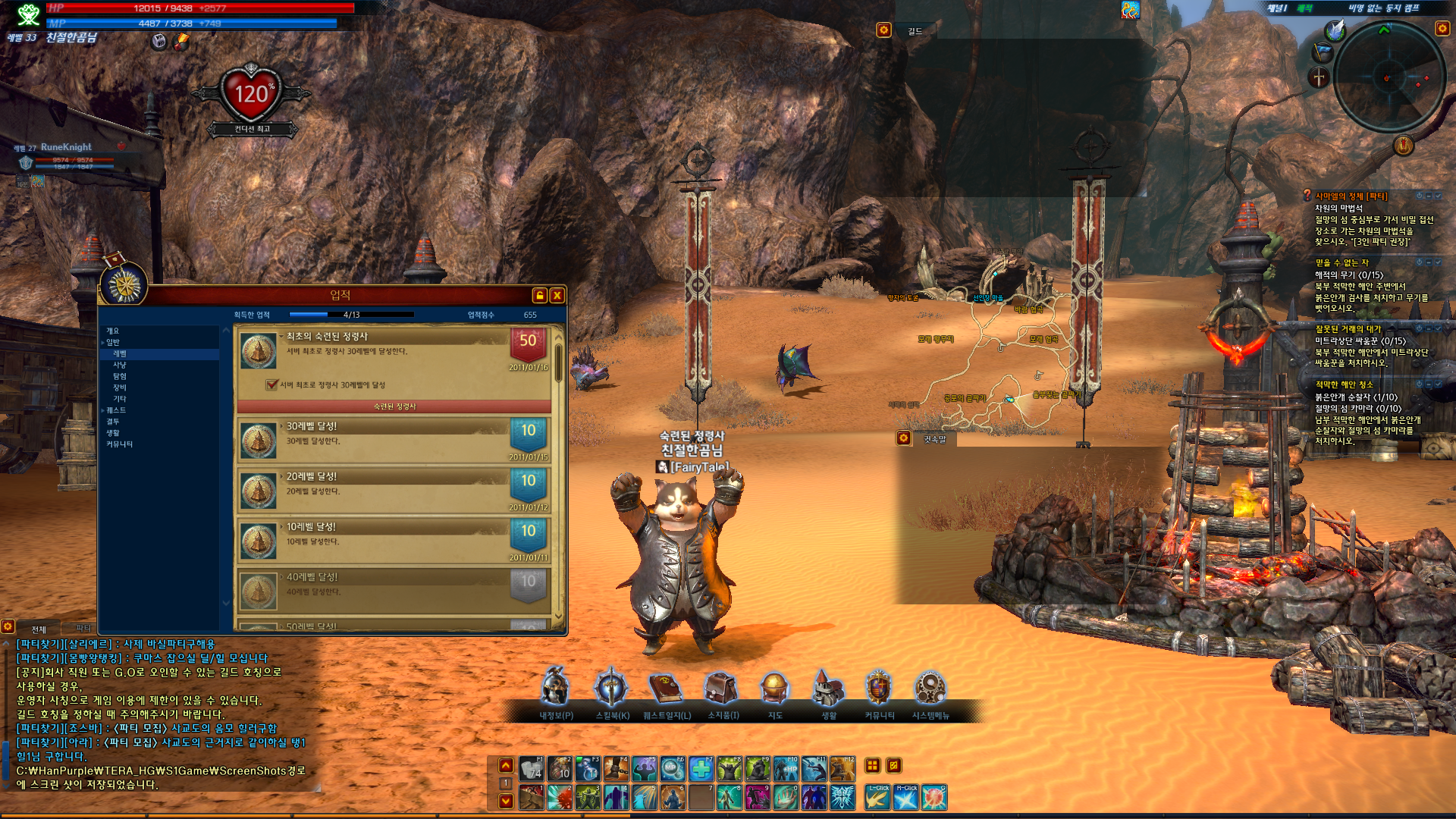Click the hotbar page up arrow
1456x819 pixels.
pyautogui.click(x=506, y=766)
